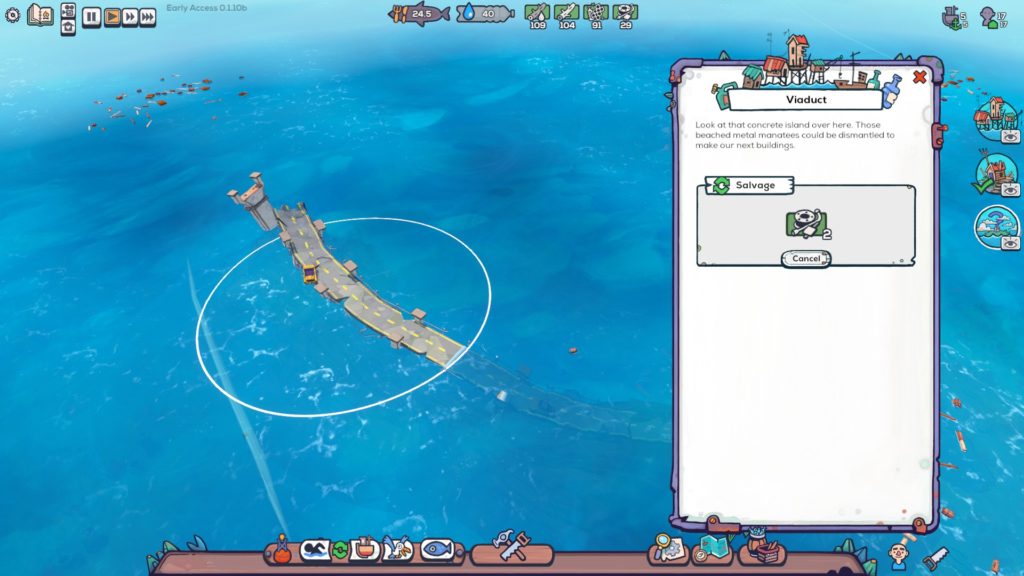
Task: Toggle visibility of completed shipwreck objective
Action: pyautogui.click(x=1010, y=188)
